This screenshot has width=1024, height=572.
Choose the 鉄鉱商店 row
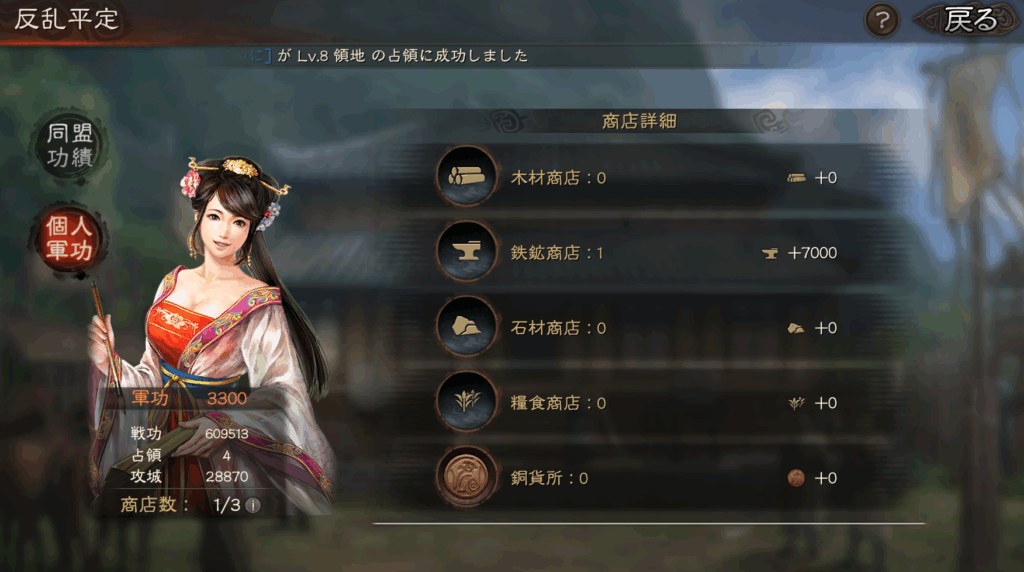click(640, 253)
